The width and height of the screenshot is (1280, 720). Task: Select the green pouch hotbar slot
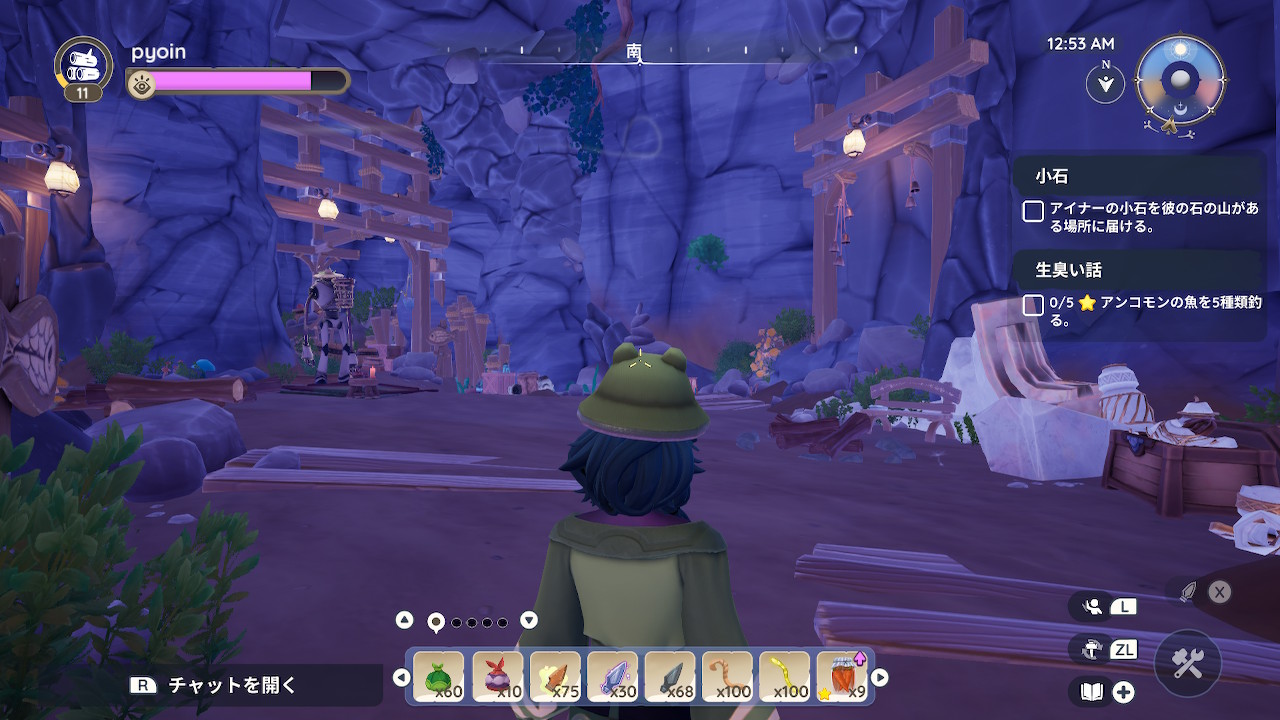tap(438, 676)
